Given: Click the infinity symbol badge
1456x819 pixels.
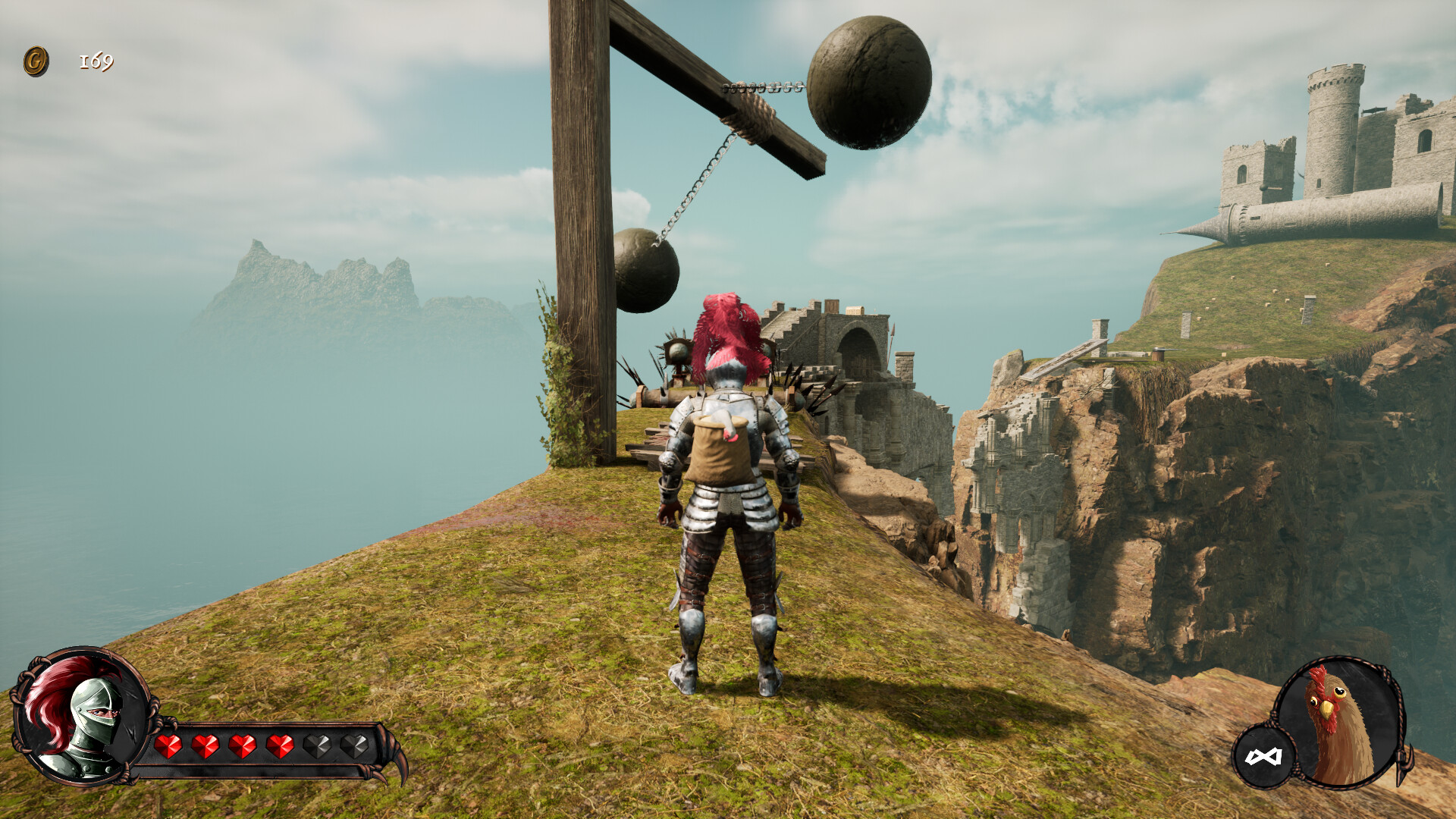Looking at the screenshot, I should (x=1263, y=756).
